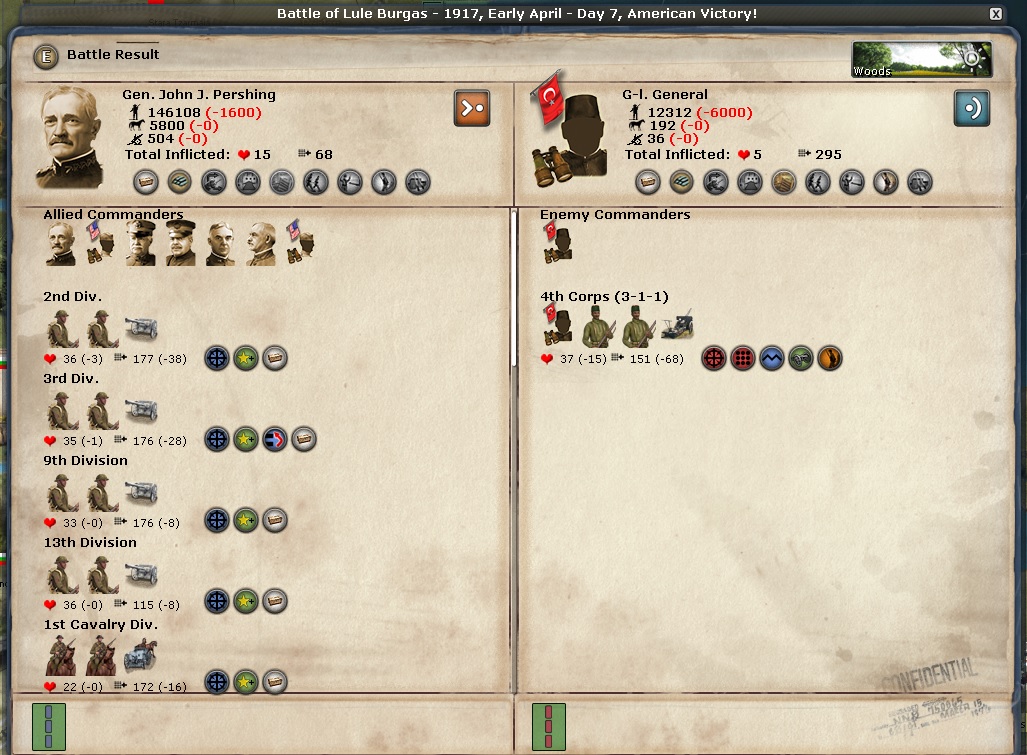This screenshot has height=755, width=1027.
Task: Select the 2nd Div. artillery unit icon
Action: click(x=141, y=327)
